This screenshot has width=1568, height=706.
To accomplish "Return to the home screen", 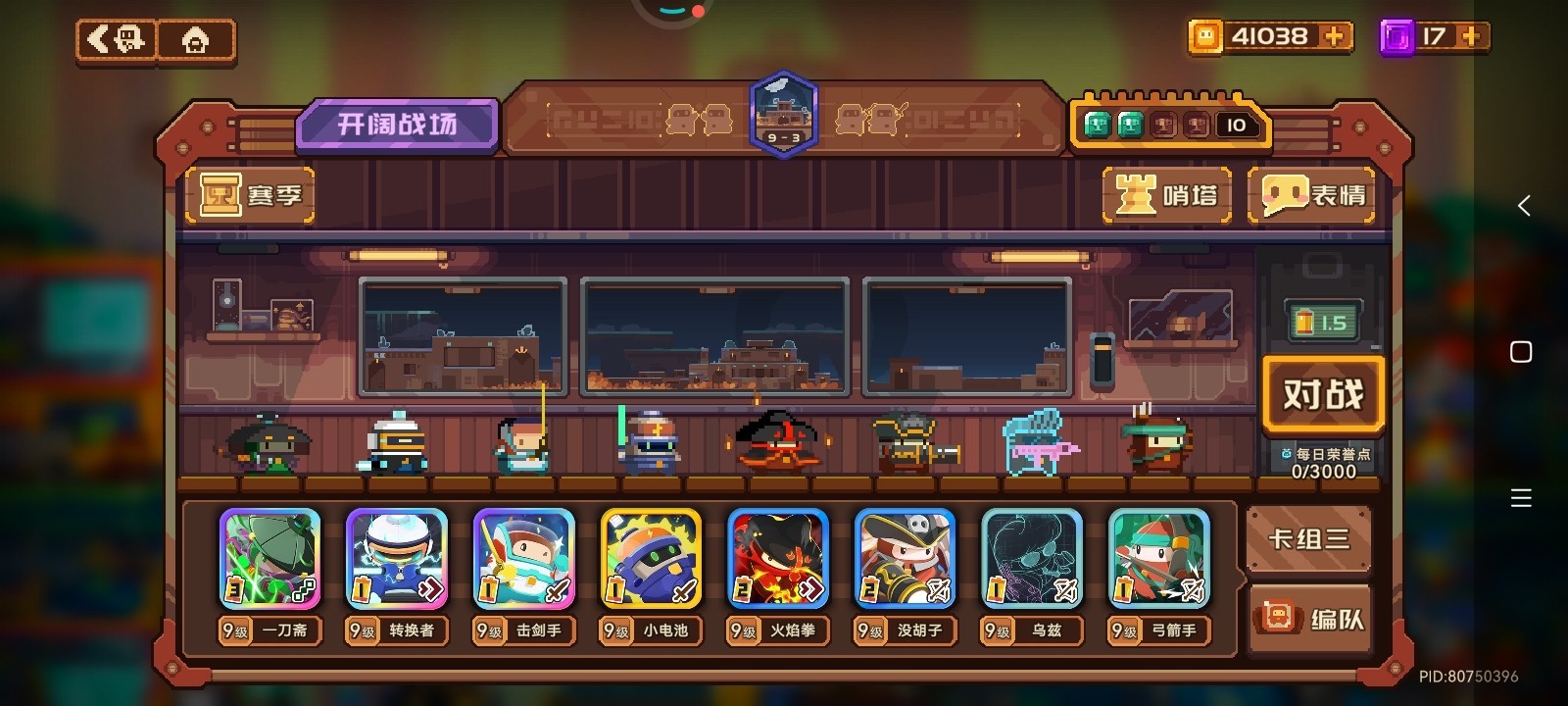I will tap(196, 41).
